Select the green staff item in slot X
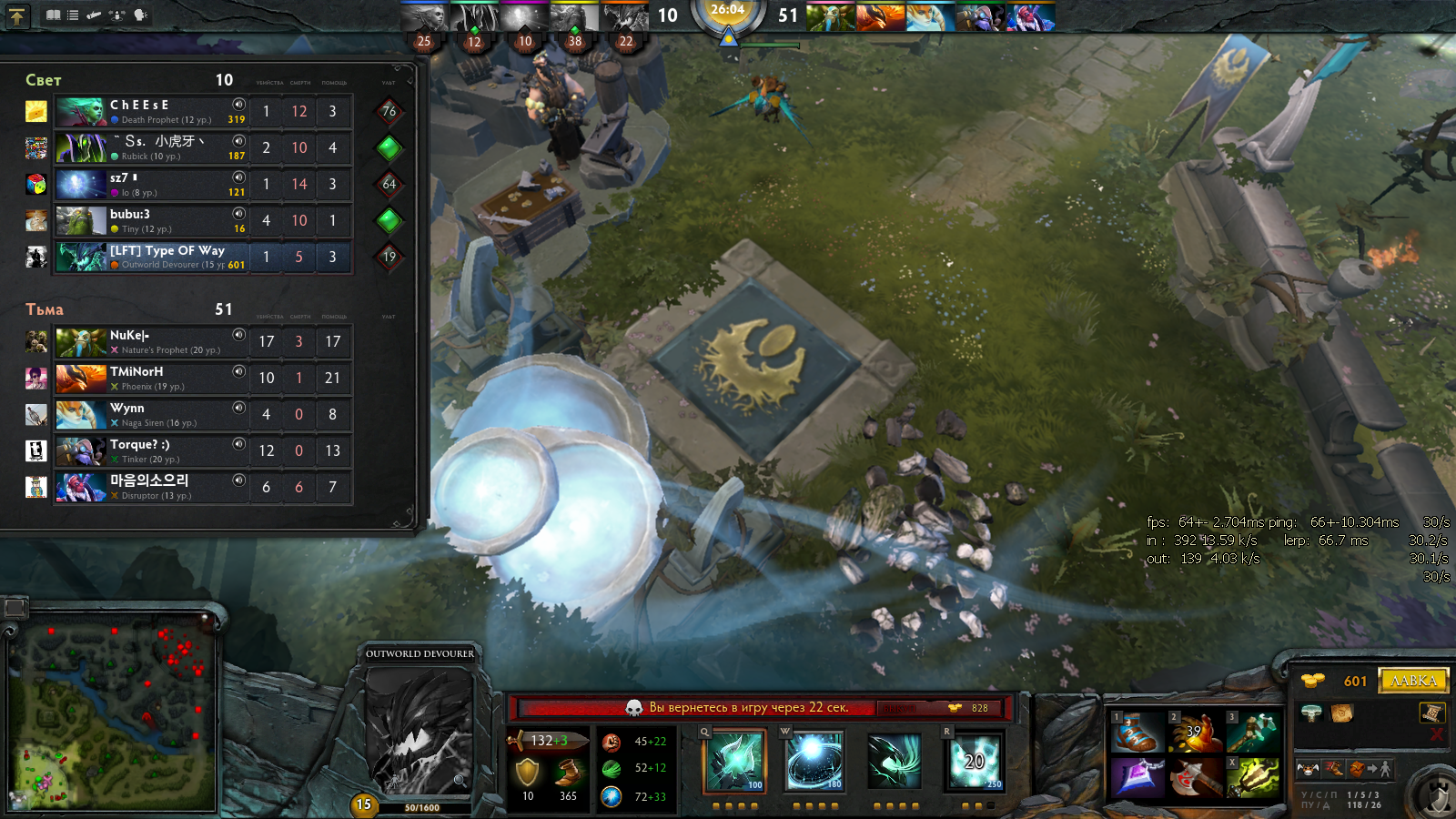The image size is (1456, 819). [1253, 778]
